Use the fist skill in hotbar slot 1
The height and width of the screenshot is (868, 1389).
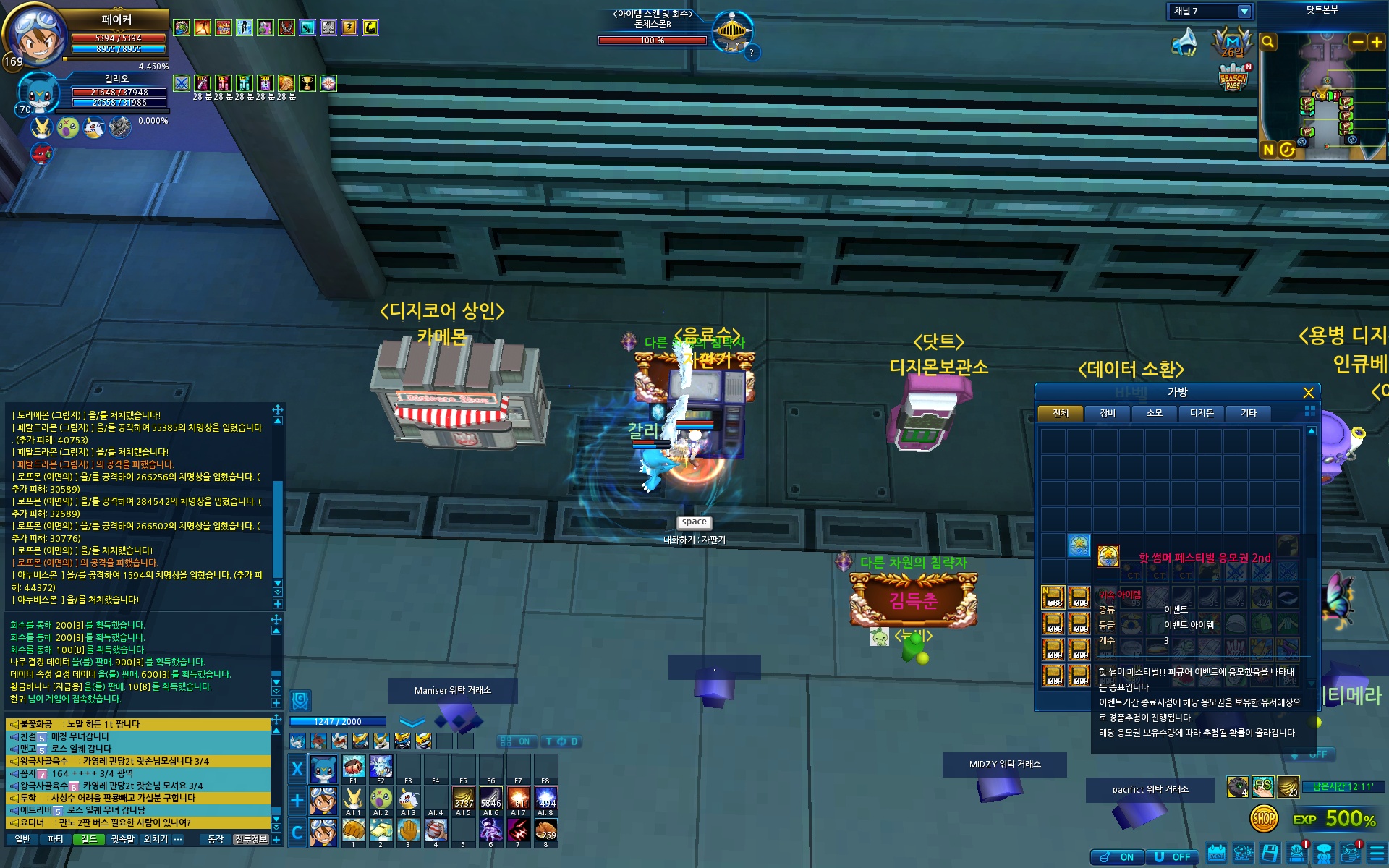point(353,830)
